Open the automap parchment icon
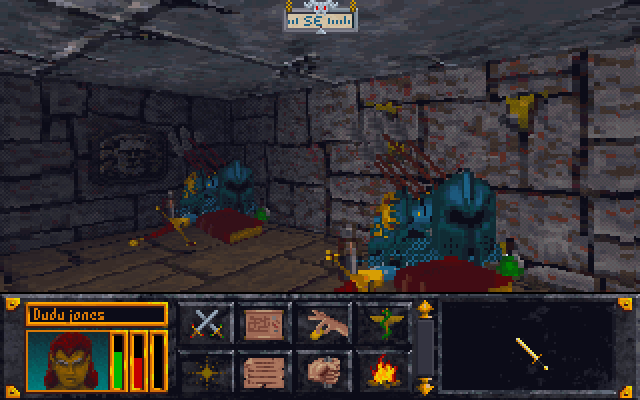The image size is (640, 400). pos(264,323)
